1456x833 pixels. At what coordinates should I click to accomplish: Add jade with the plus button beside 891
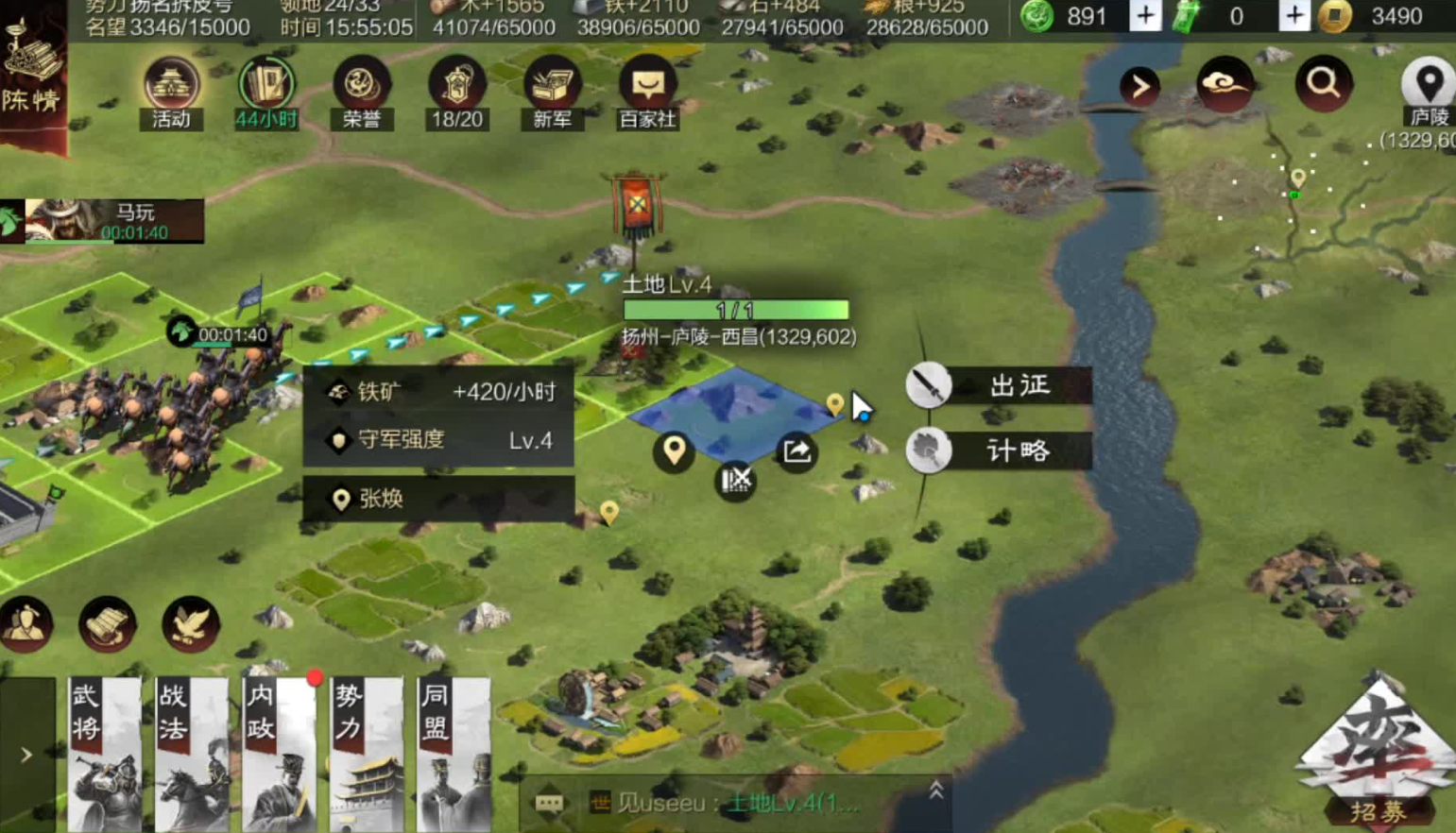coord(1145,16)
